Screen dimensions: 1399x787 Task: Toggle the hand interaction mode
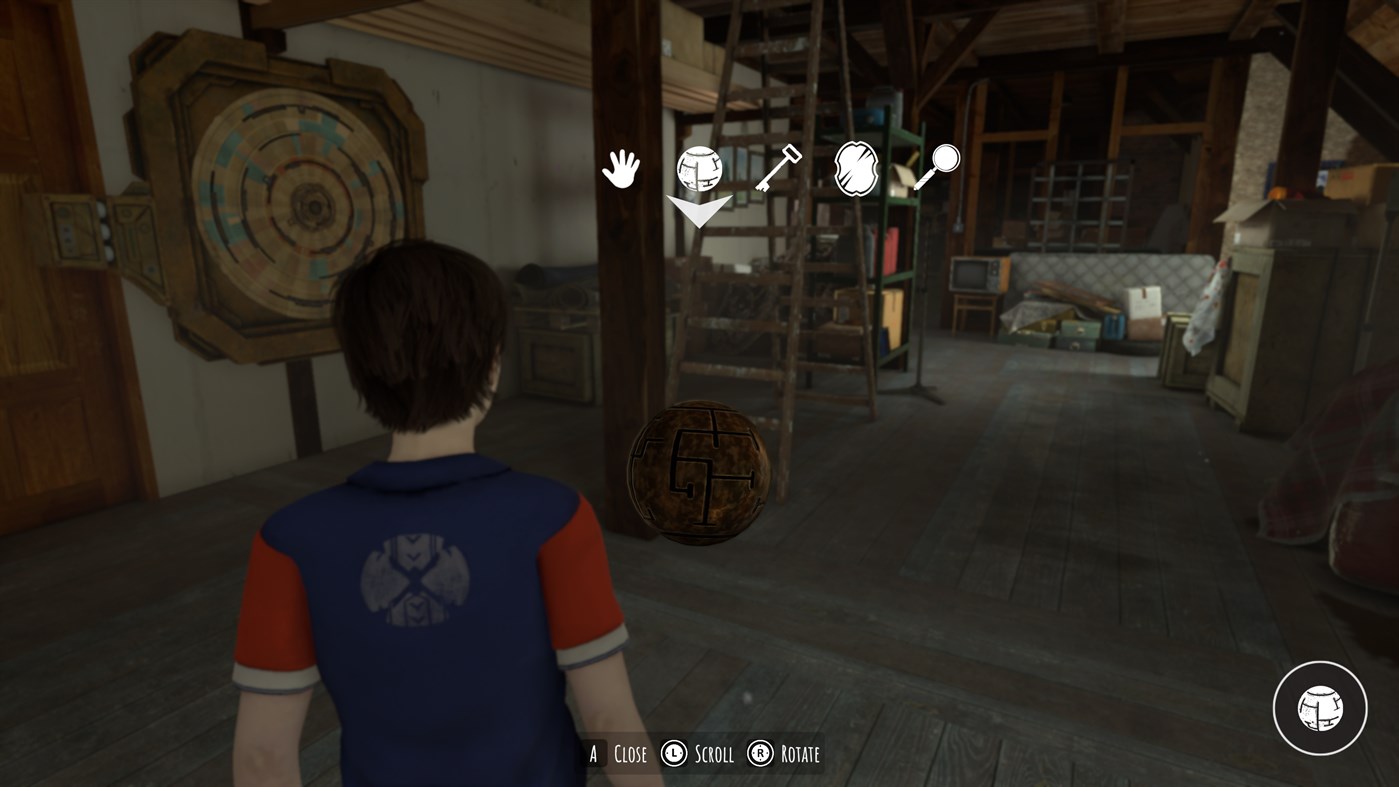pyautogui.click(x=618, y=168)
